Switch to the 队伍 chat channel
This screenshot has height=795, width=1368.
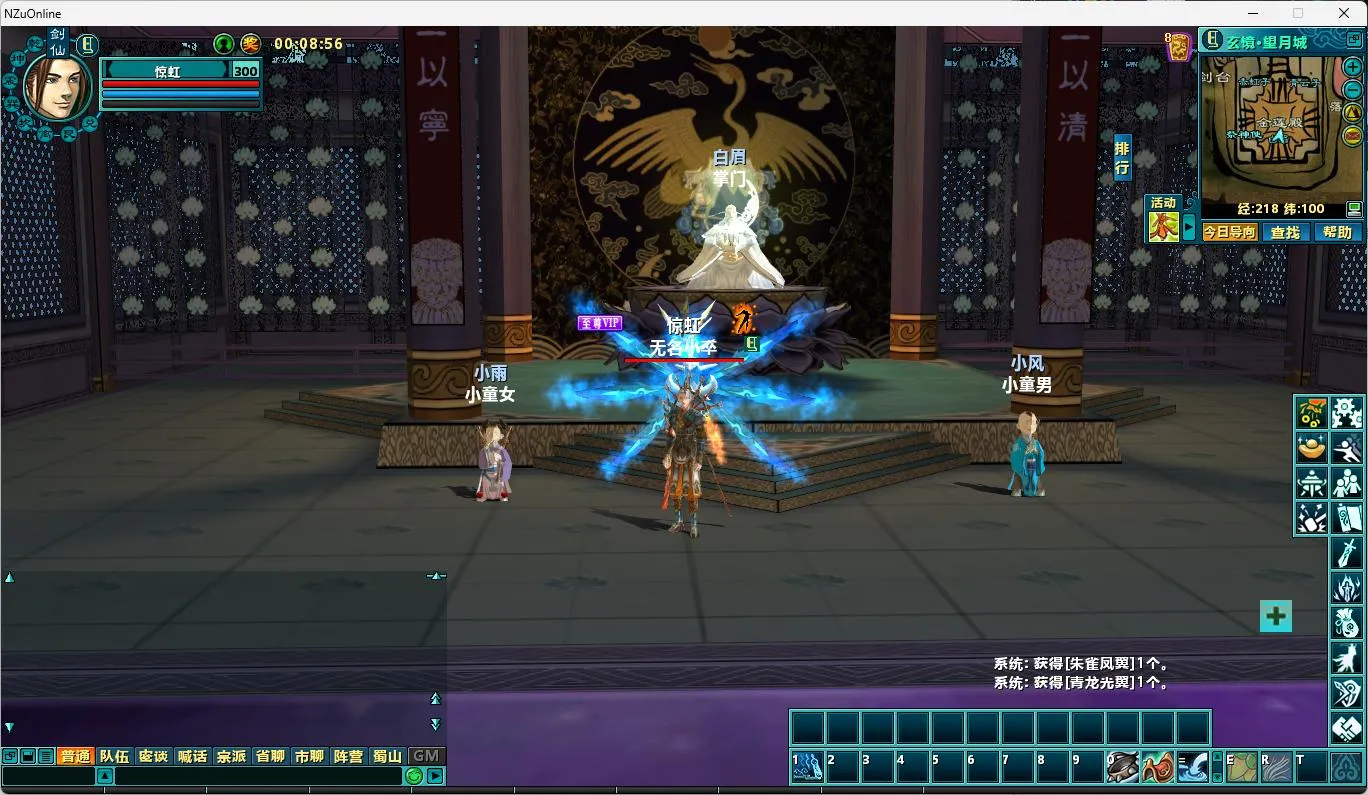[x=114, y=756]
